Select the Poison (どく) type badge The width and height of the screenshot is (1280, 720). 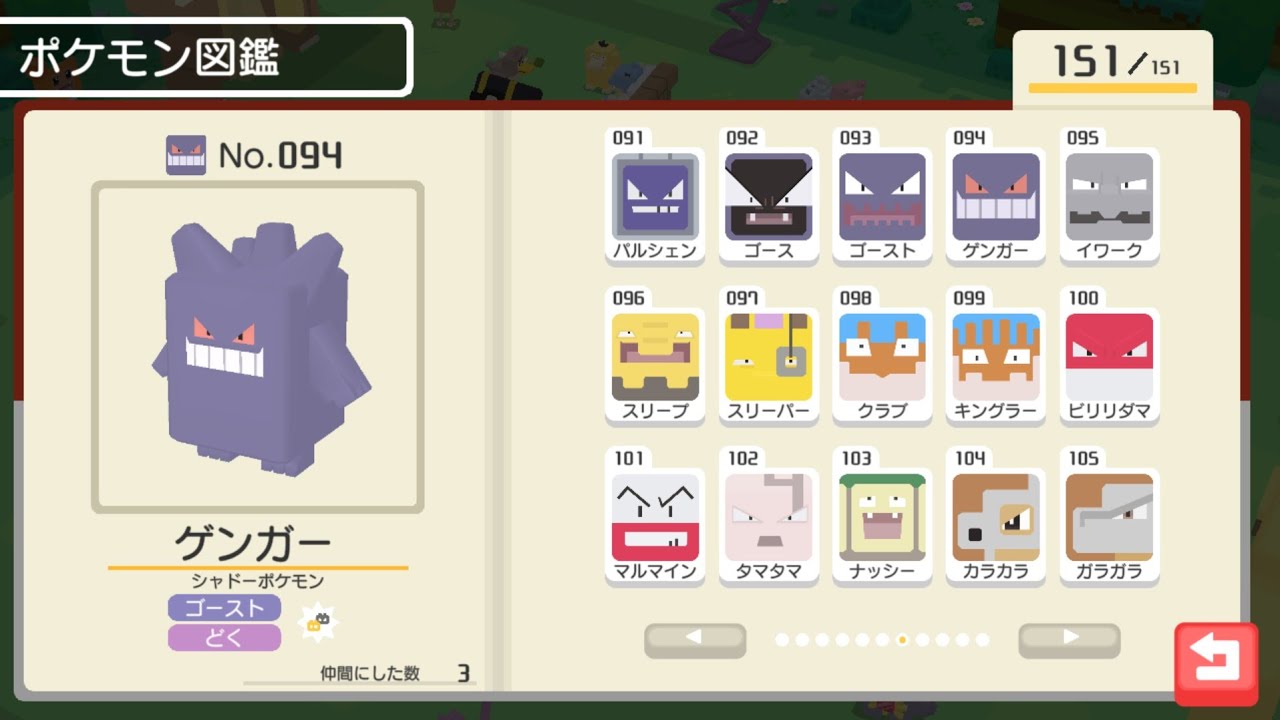tap(224, 639)
